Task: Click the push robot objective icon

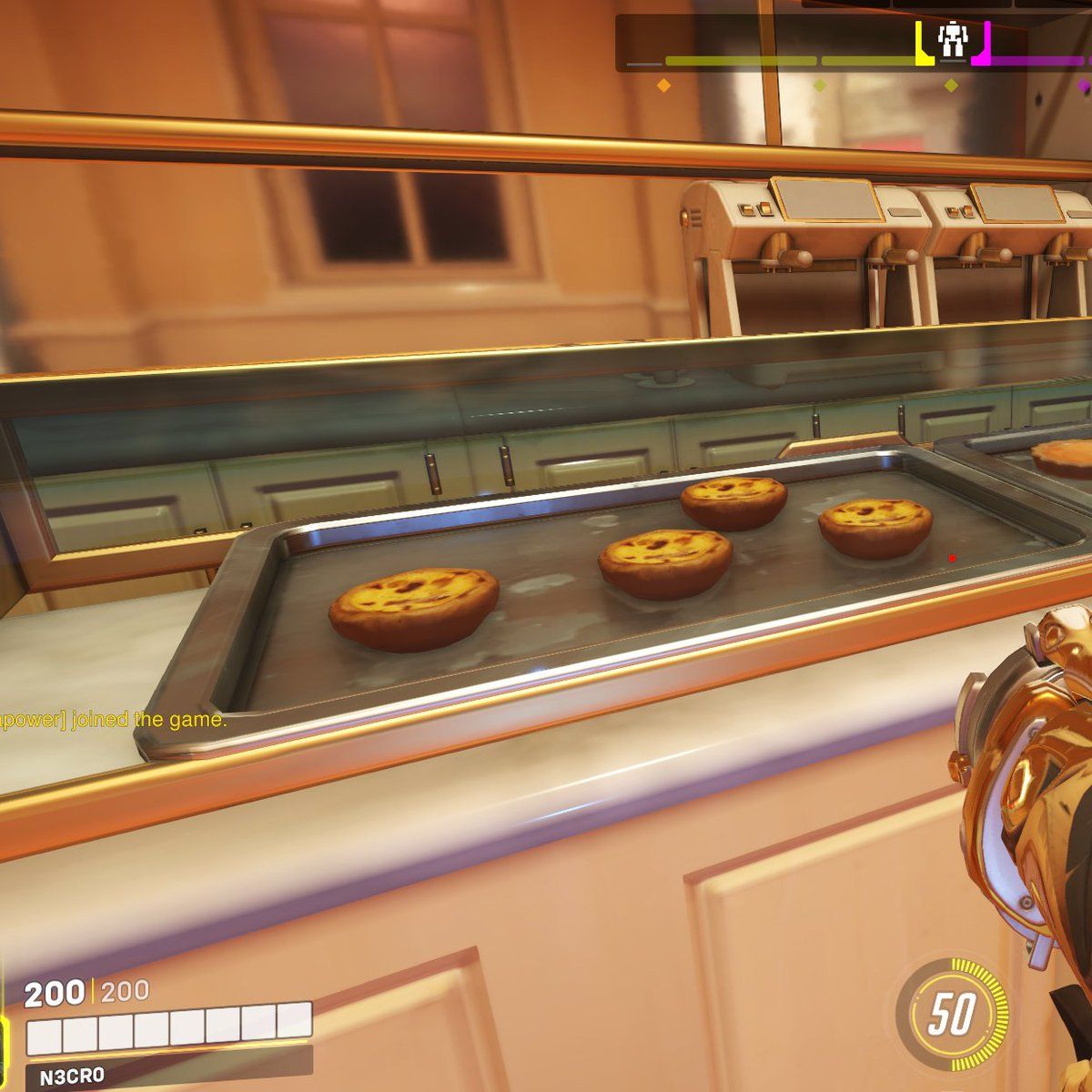Action: 952,38
